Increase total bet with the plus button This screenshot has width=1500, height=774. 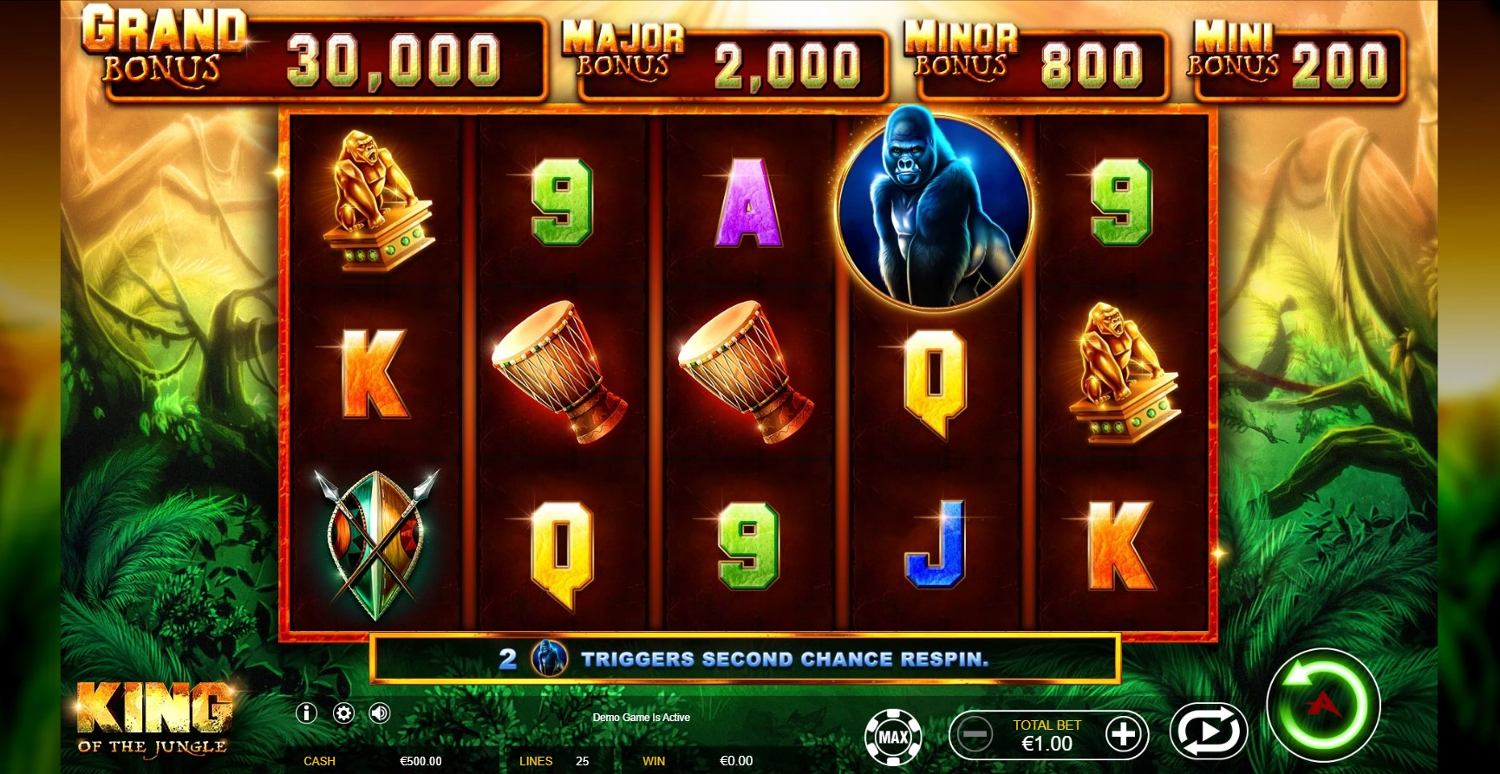tap(1123, 735)
